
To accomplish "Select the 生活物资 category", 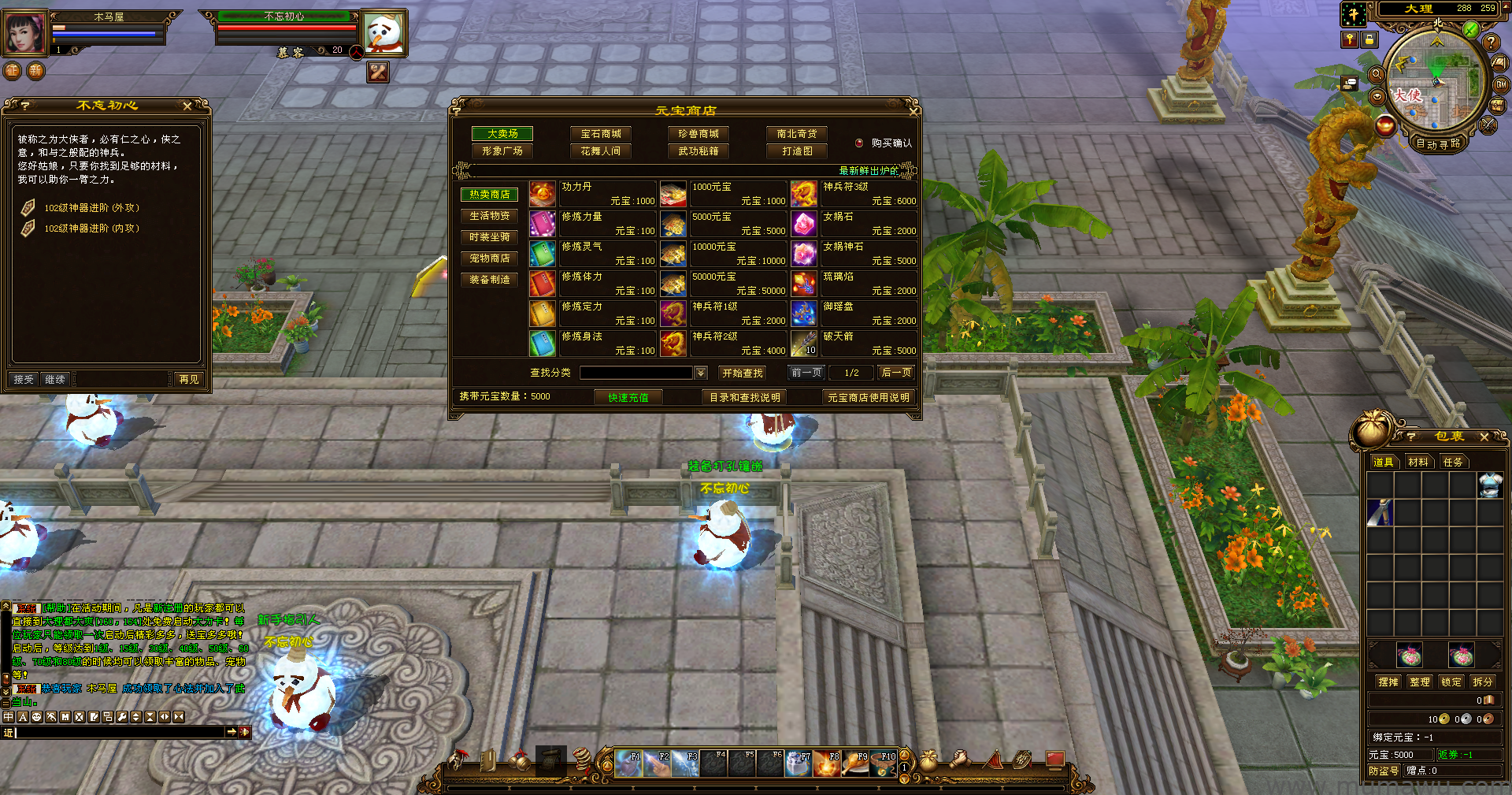I will [489, 216].
